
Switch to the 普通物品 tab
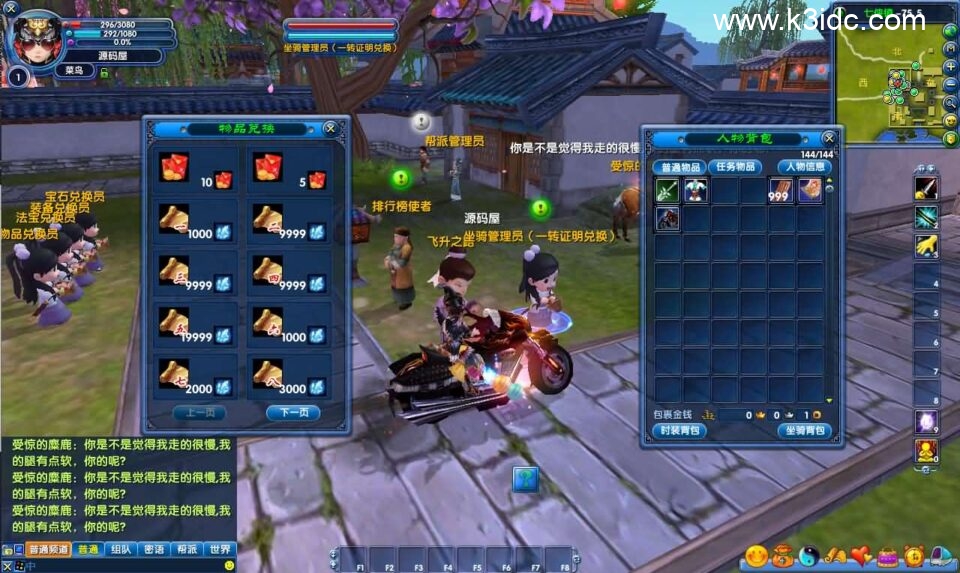click(679, 167)
